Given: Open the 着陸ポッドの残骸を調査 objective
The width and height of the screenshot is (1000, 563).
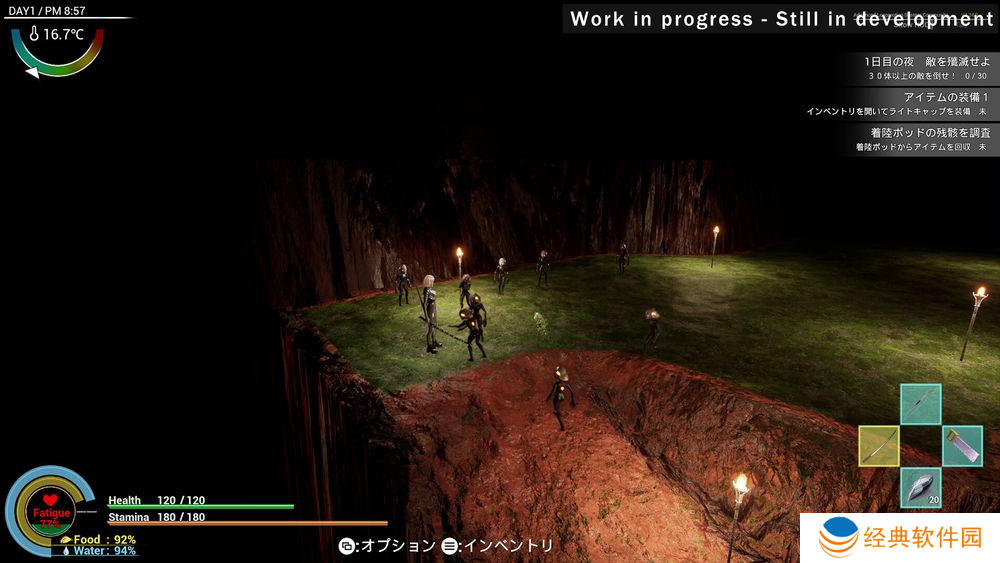Looking at the screenshot, I should (924, 138).
